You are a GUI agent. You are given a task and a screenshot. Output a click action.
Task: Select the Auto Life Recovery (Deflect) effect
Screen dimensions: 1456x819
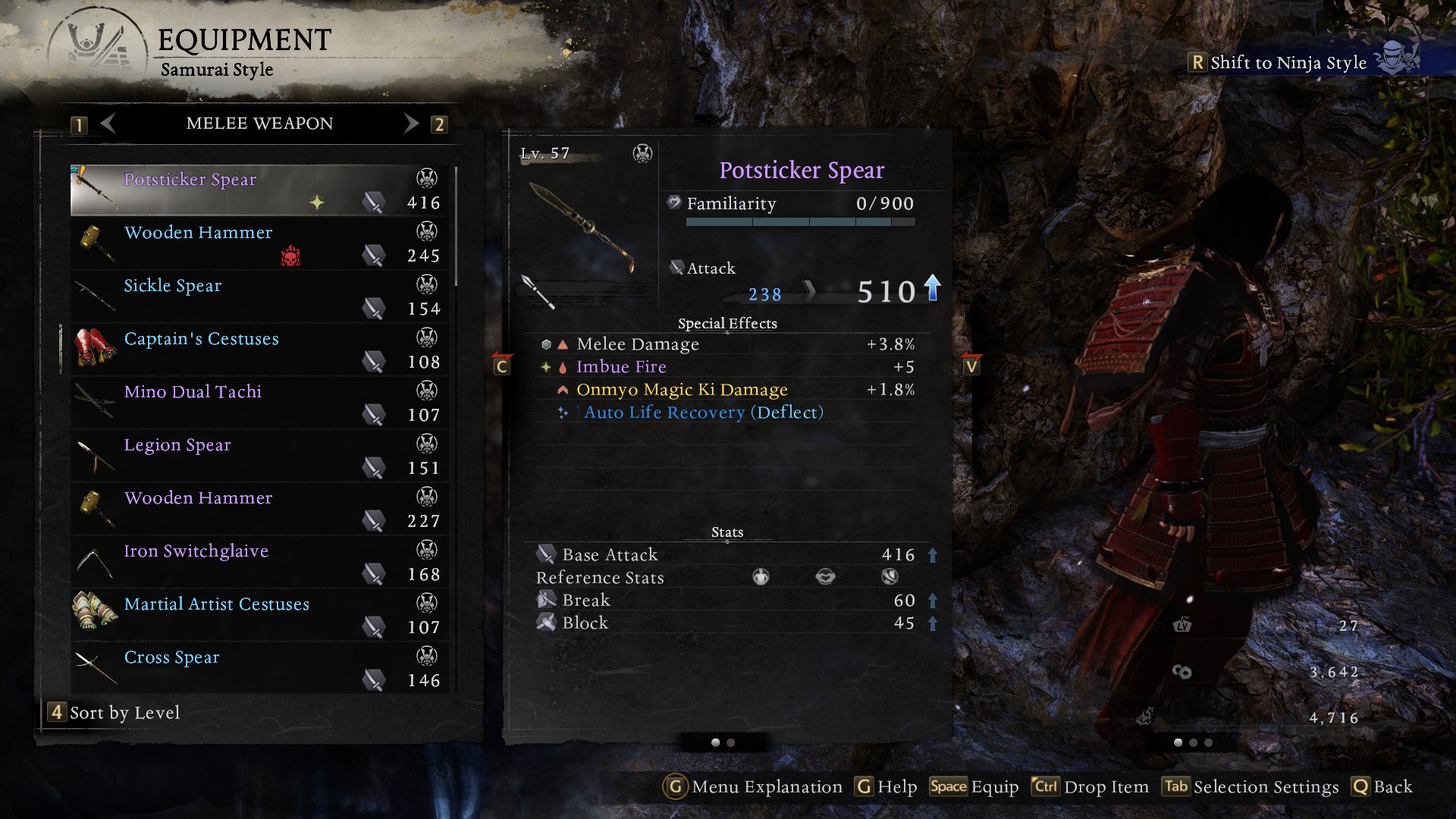[703, 413]
